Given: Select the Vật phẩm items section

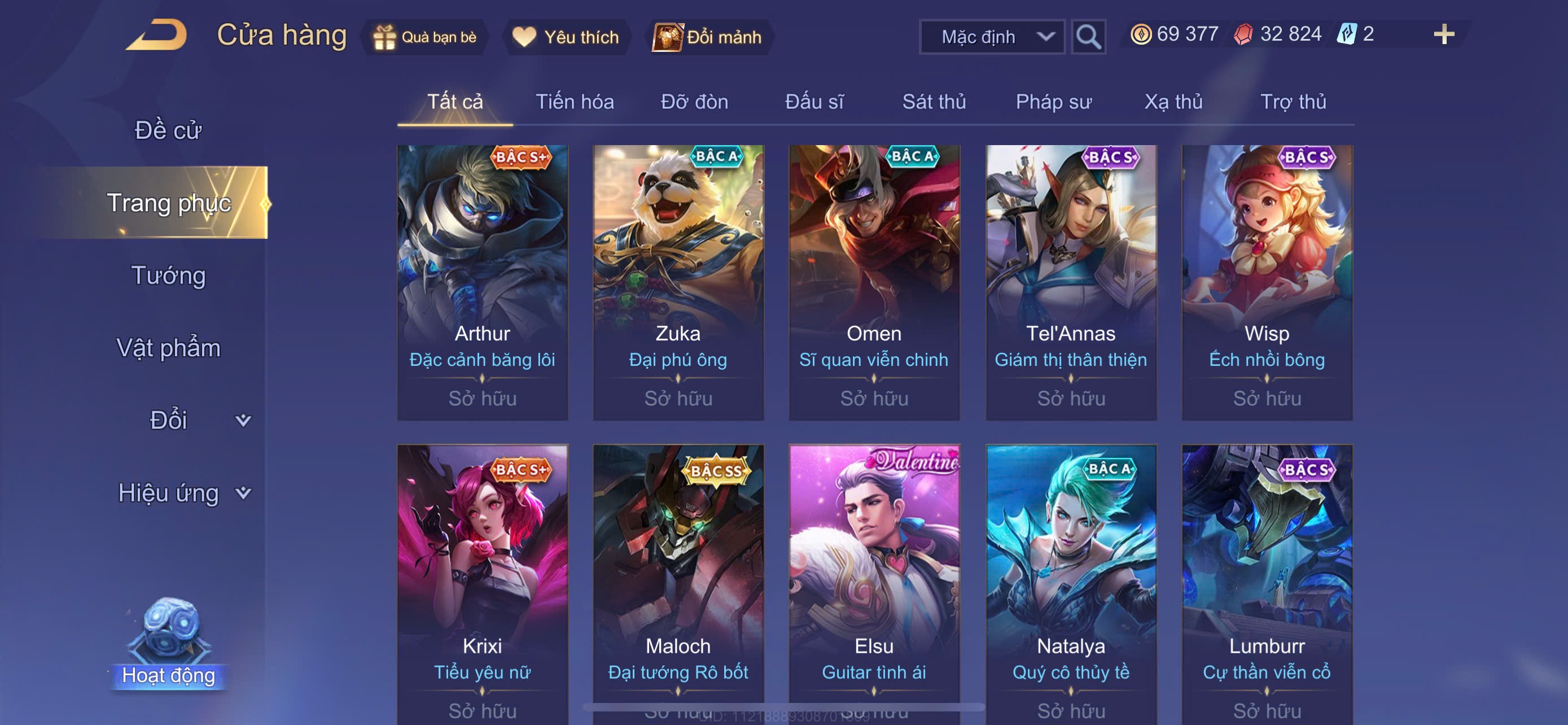Looking at the screenshot, I should 169,348.
